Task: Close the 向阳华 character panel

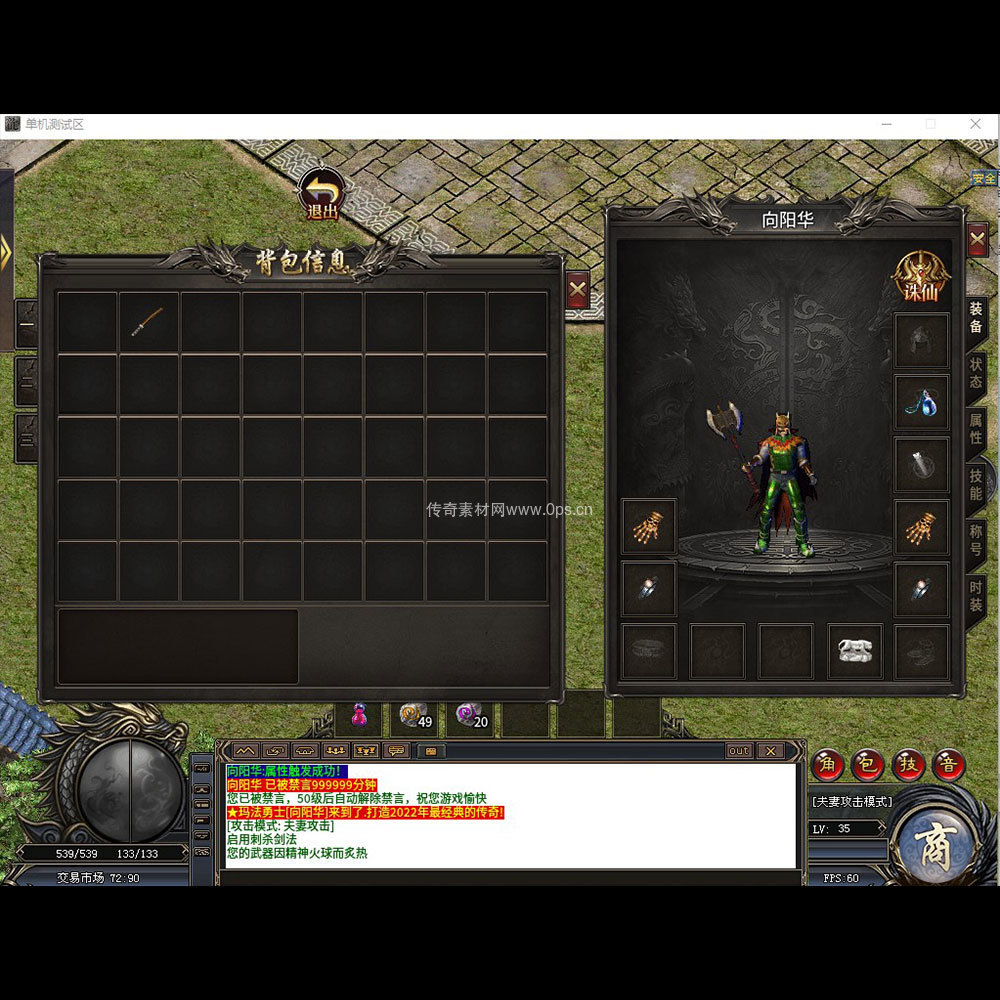Action: point(977,239)
